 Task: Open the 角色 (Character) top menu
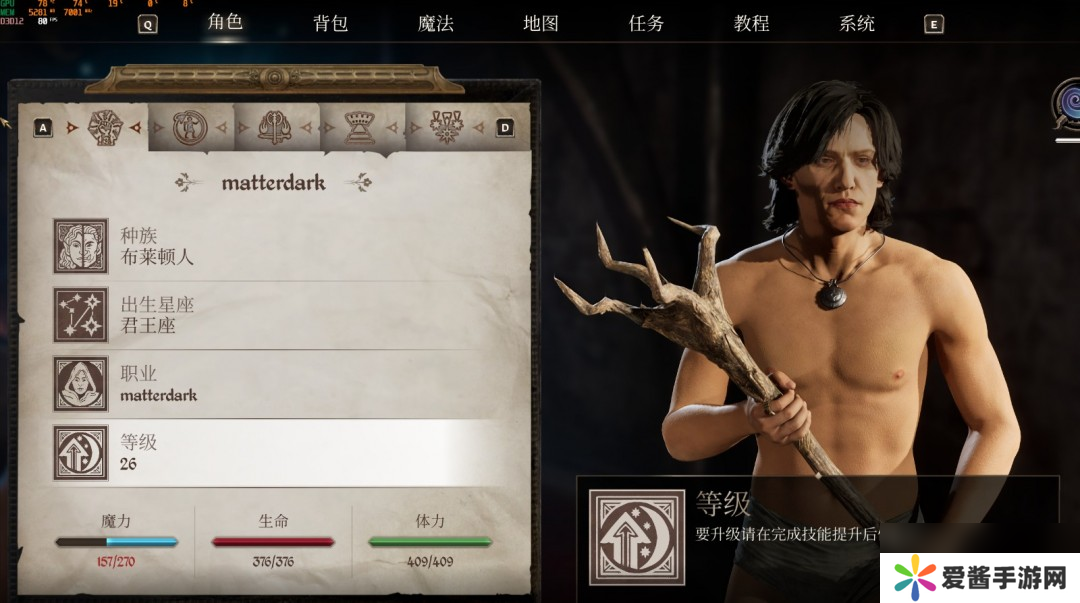tap(225, 23)
